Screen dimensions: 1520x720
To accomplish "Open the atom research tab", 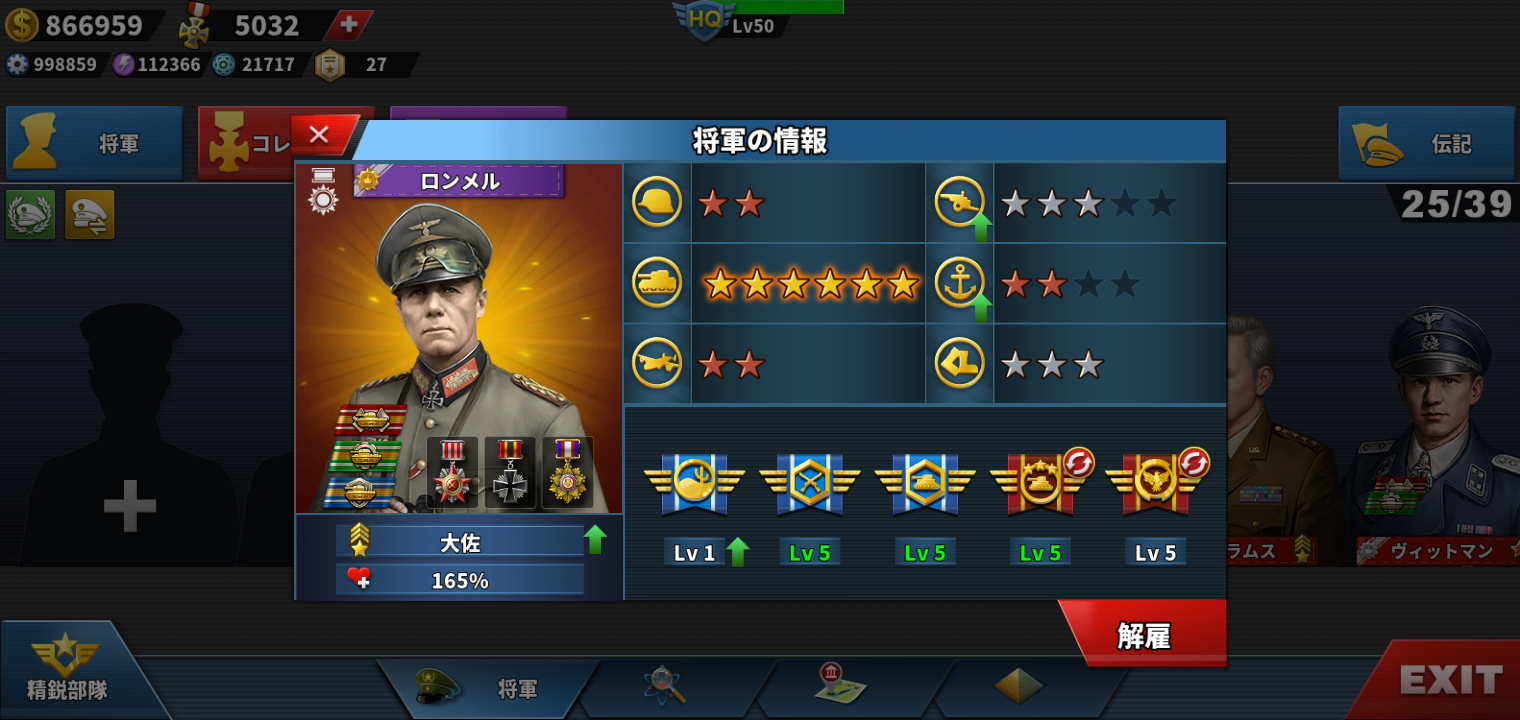I will 662,686.
